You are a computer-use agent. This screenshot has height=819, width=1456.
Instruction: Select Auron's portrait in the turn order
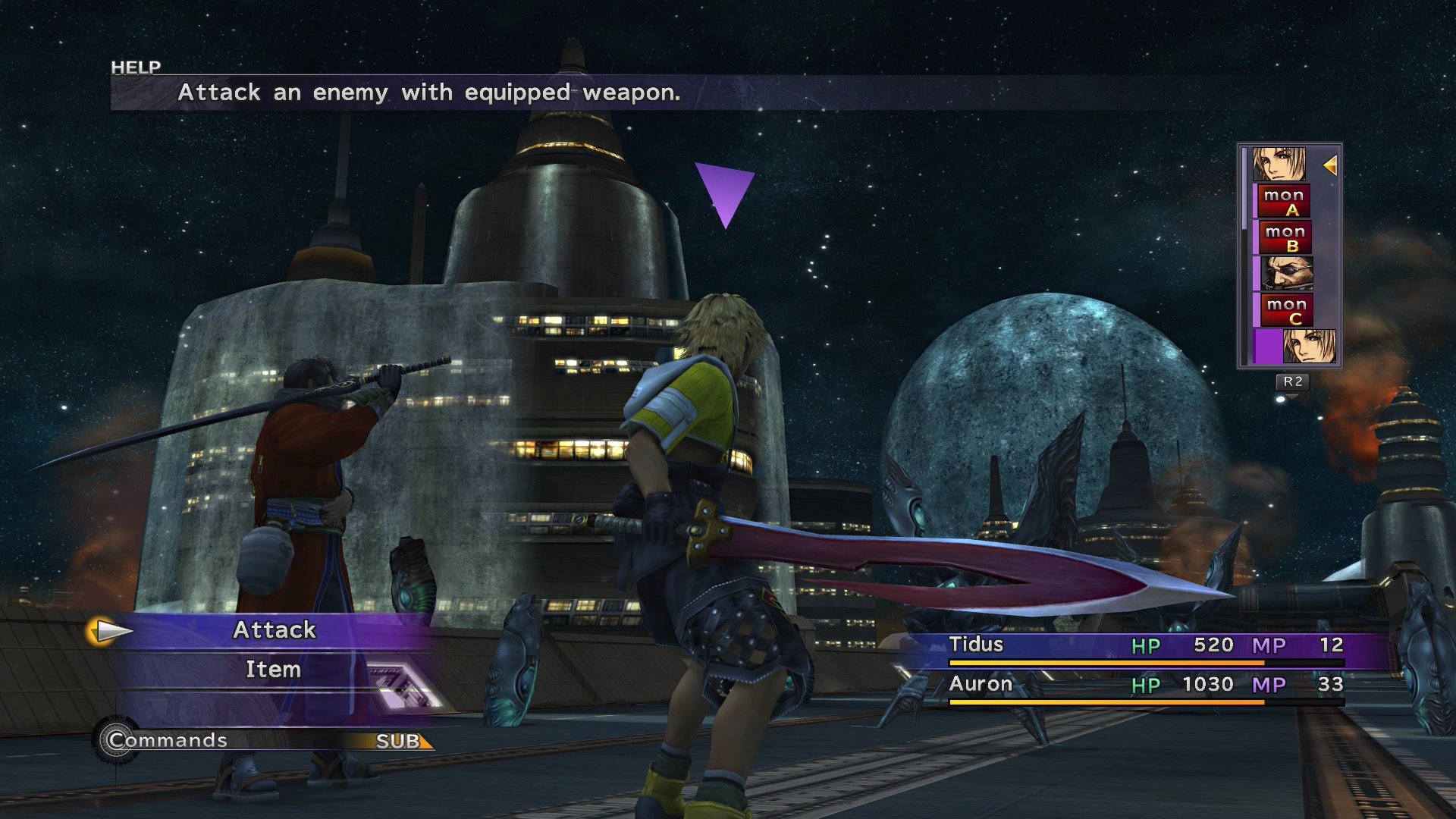[x=1286, y=274]
